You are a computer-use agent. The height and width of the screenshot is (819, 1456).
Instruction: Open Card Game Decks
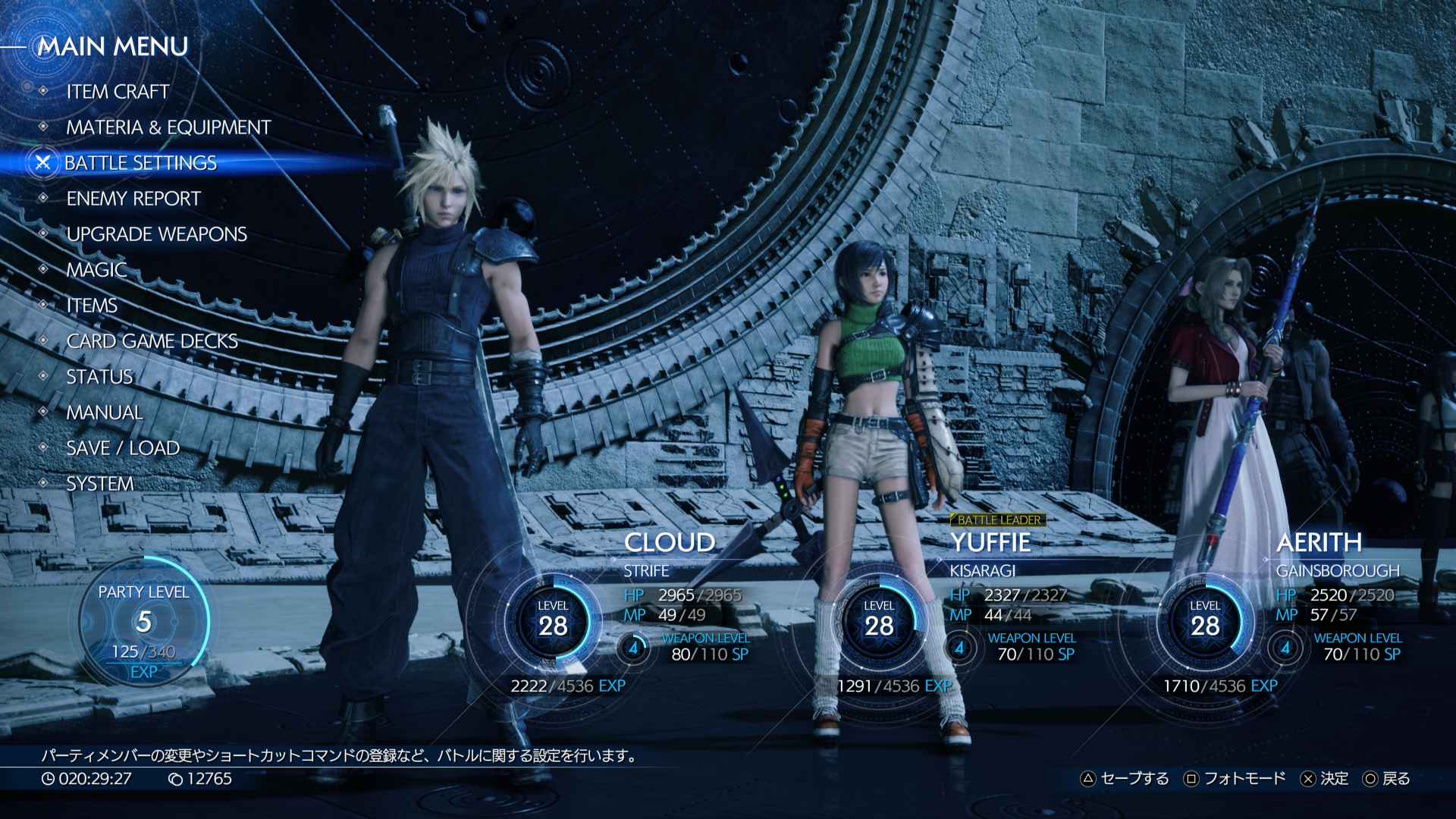pyautogui.click(x=152, y=341)
